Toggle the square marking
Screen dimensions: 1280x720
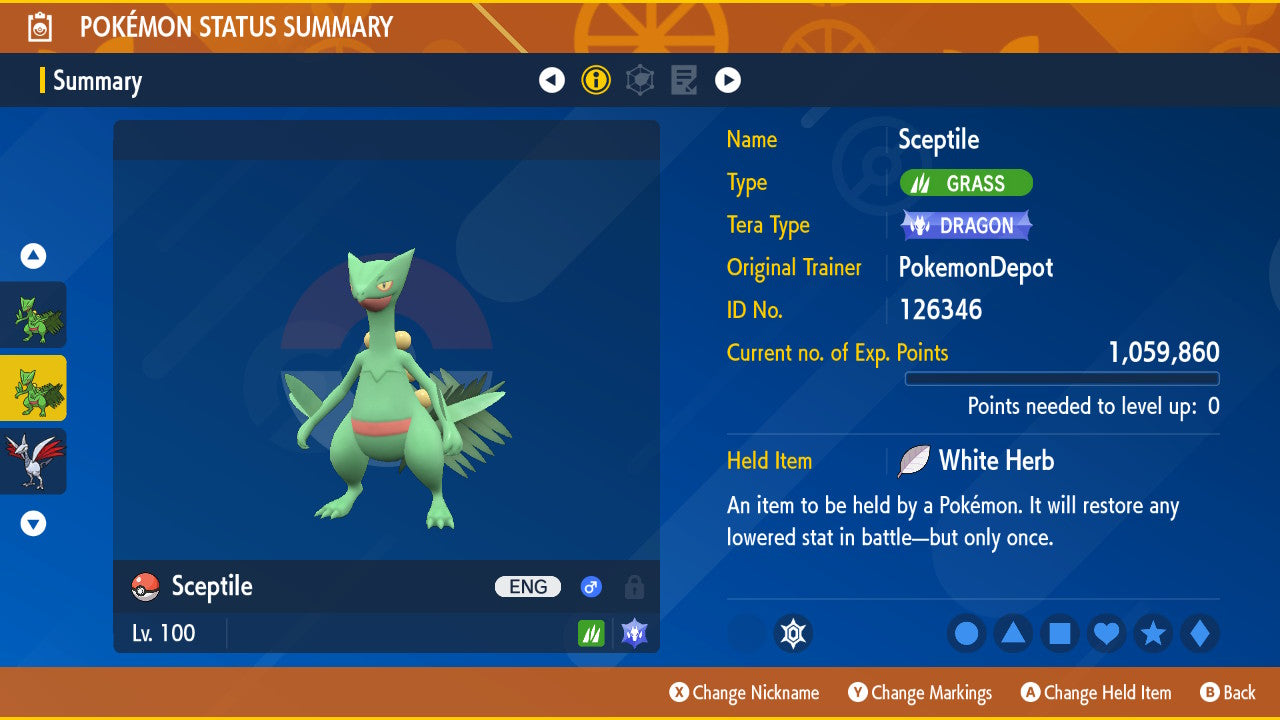pos(1060,633)
